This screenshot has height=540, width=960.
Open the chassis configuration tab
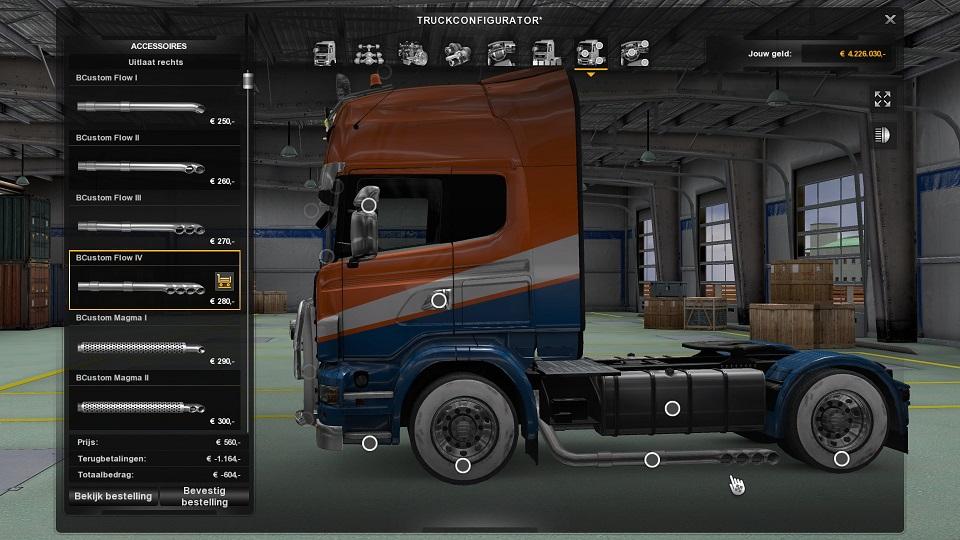pos(367,52)
